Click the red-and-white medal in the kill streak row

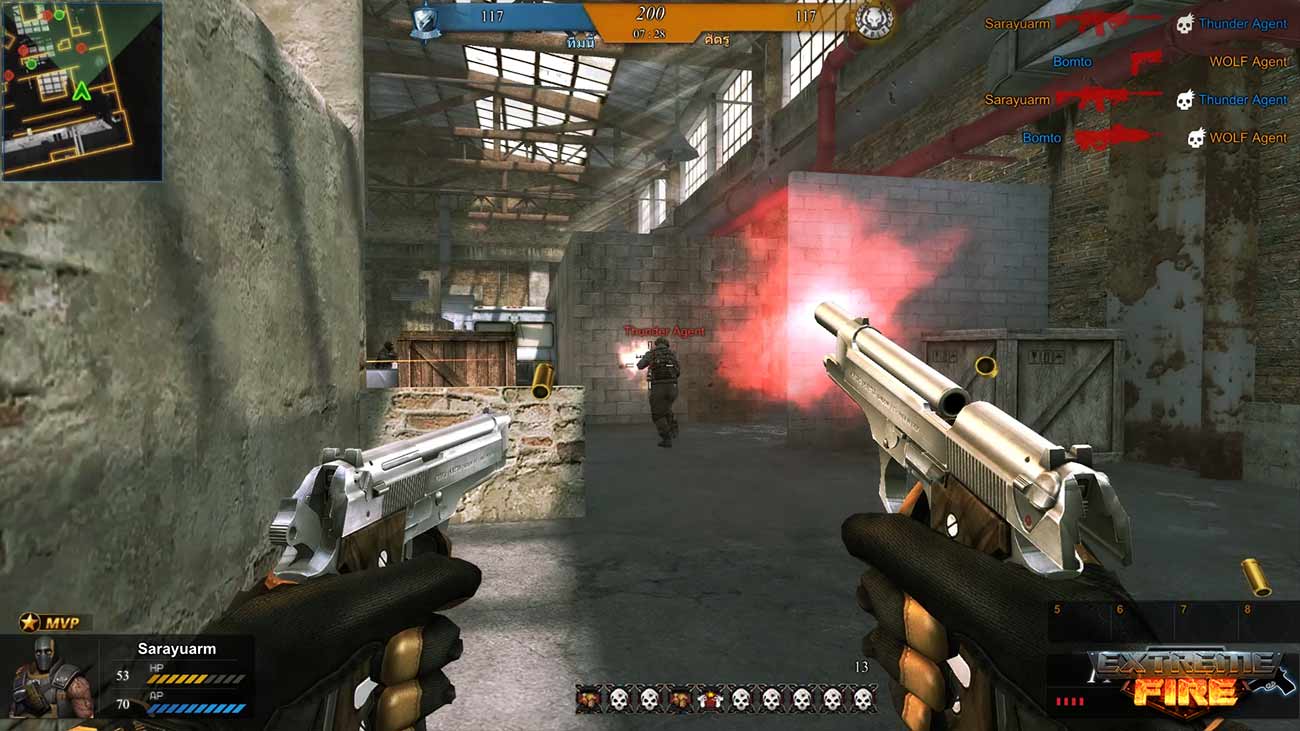(x=710, y=699)
